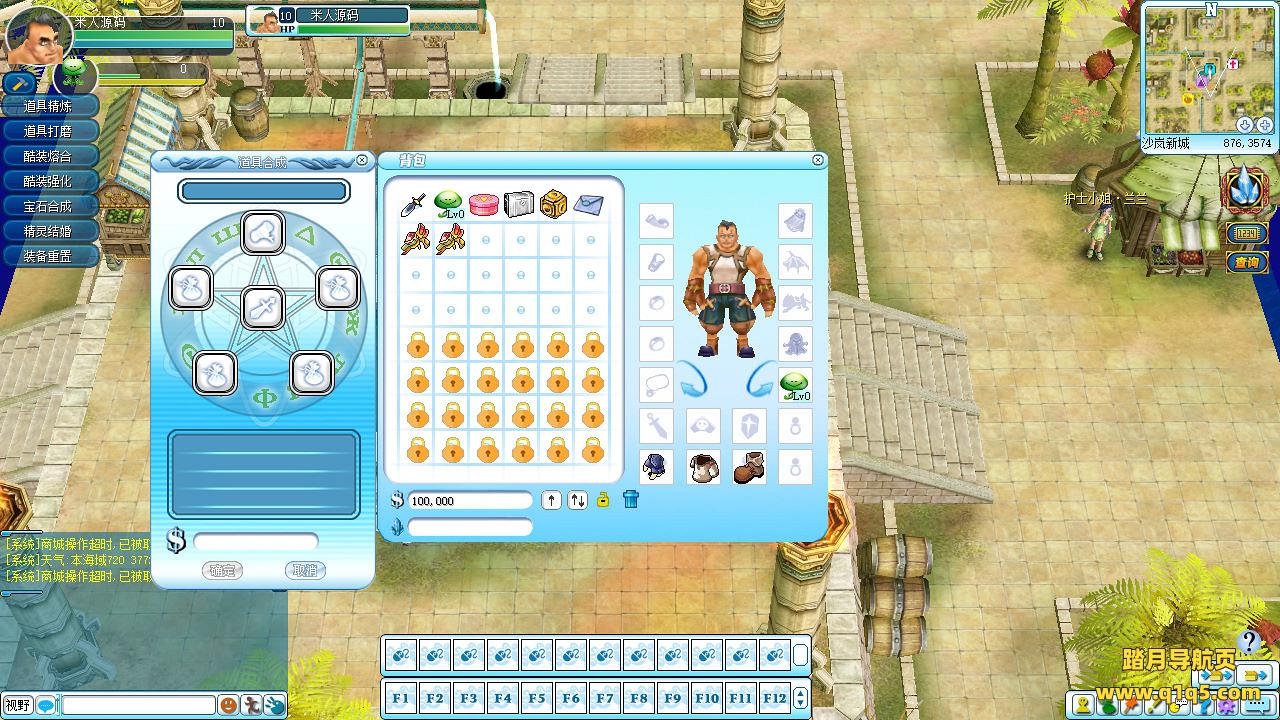
Task: Close the 道具合成 crafting window
Action: point(362,160)
